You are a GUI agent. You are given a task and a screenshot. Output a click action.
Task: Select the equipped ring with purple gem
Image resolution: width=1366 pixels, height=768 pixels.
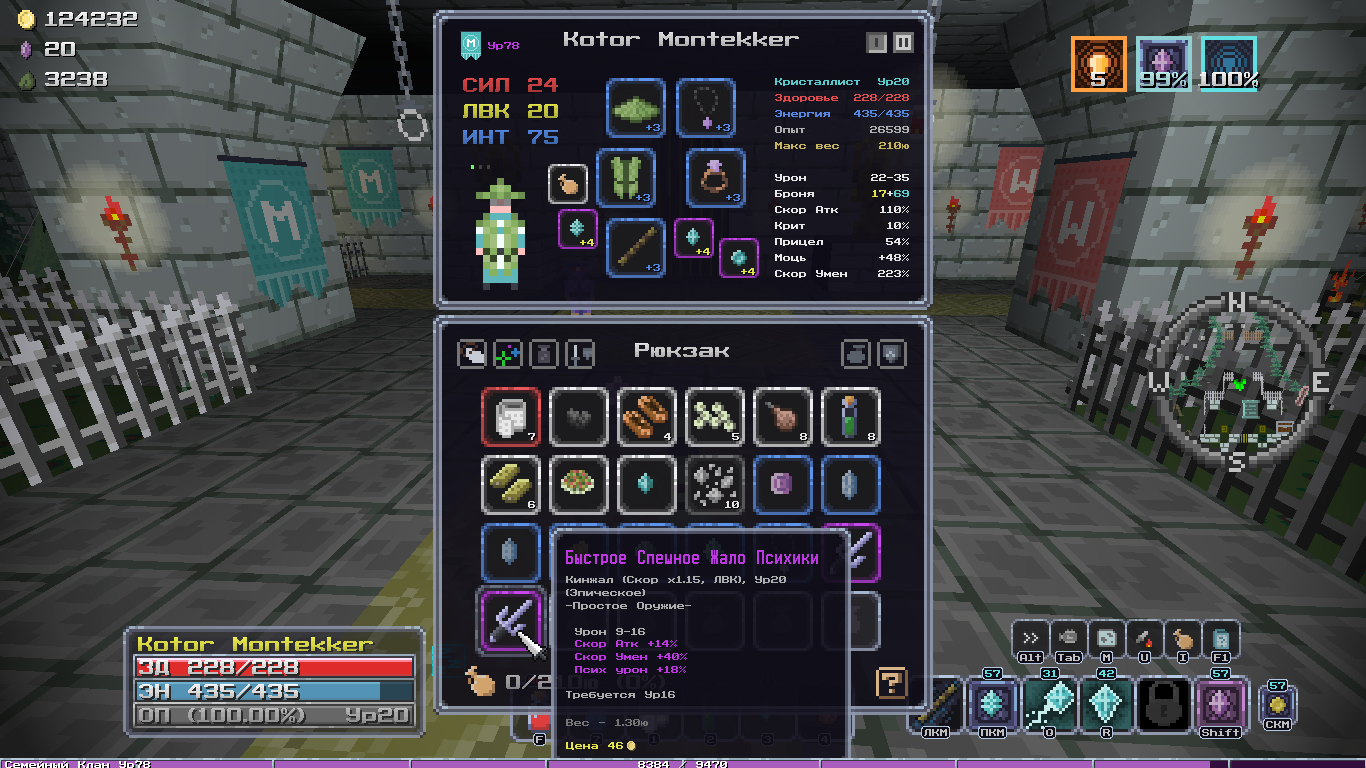coord(715,178)
